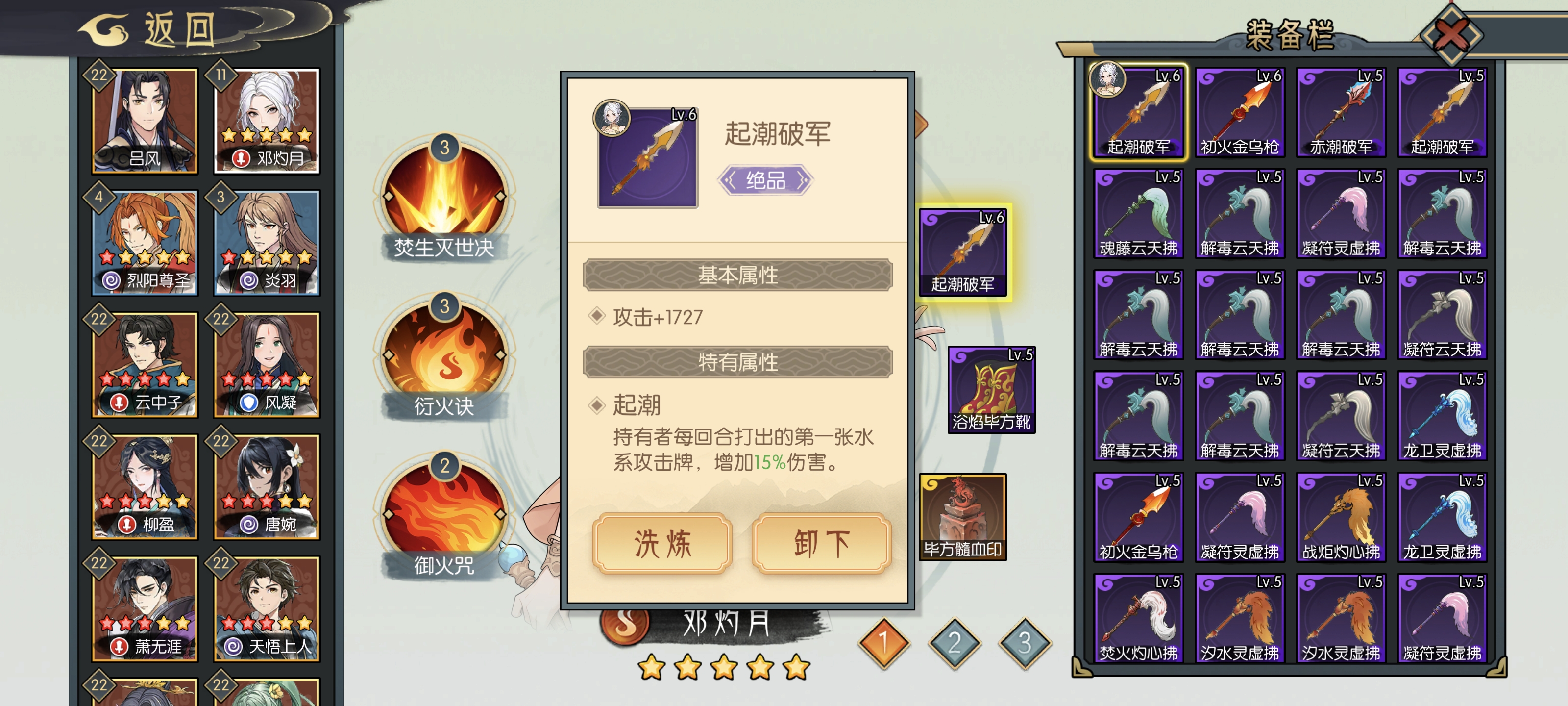Screen dimensions: 1568x706
Task: Select character 烈阳尊圣 portrait
Action: tap(145, 241)
